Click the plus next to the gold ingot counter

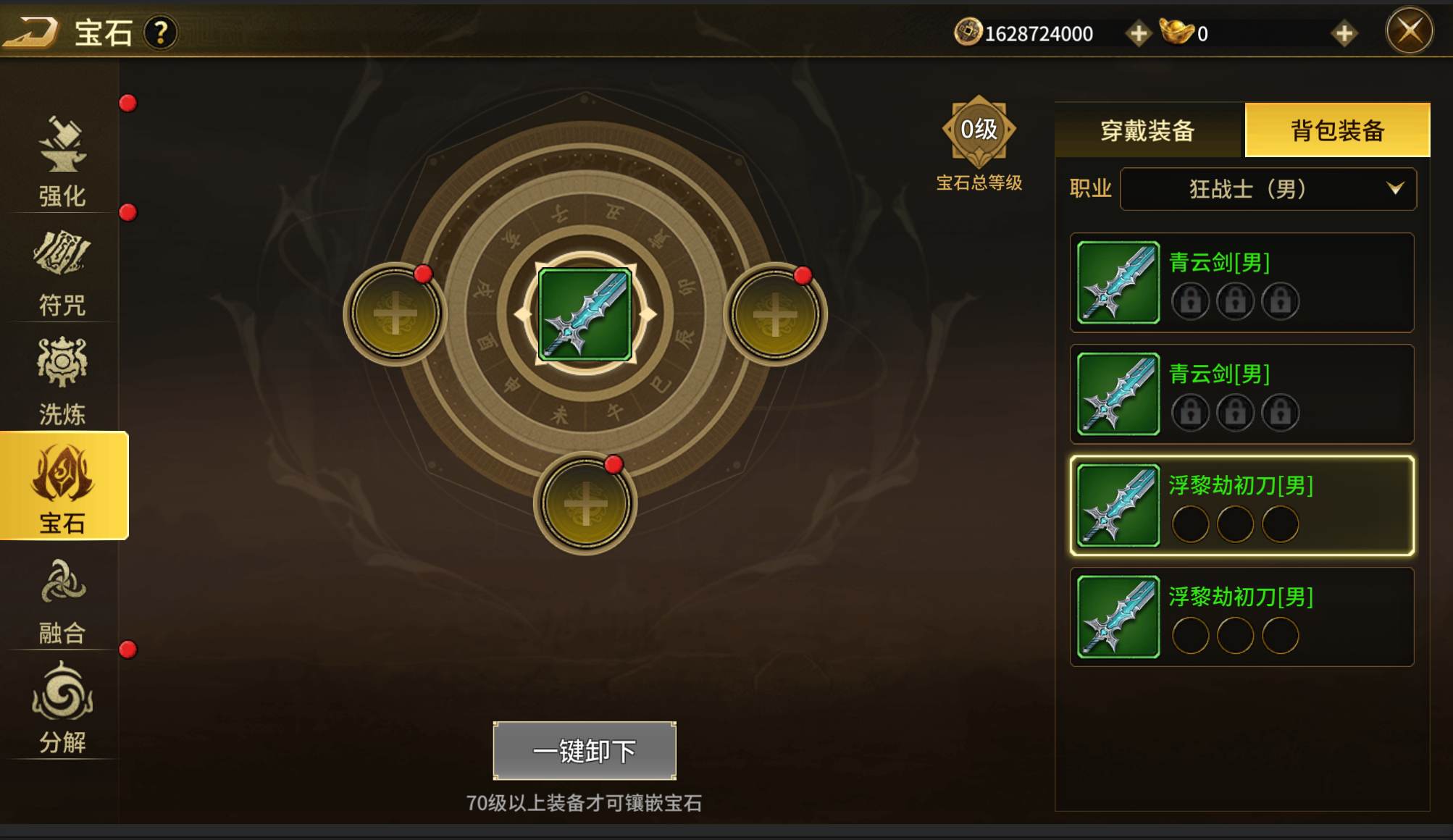pos(1346,32)
